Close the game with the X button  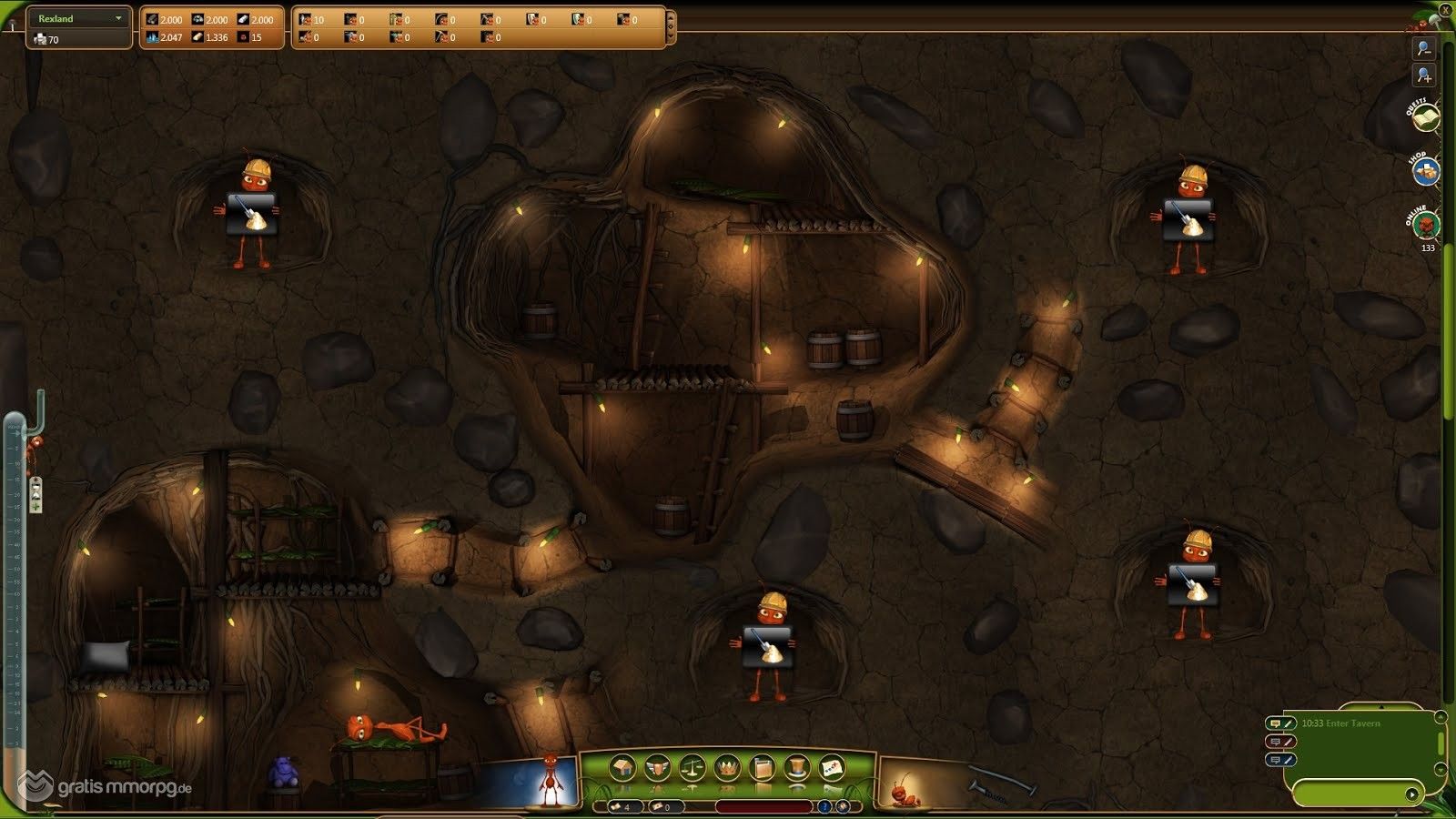pyautogui.click(x=1446, y=10)
